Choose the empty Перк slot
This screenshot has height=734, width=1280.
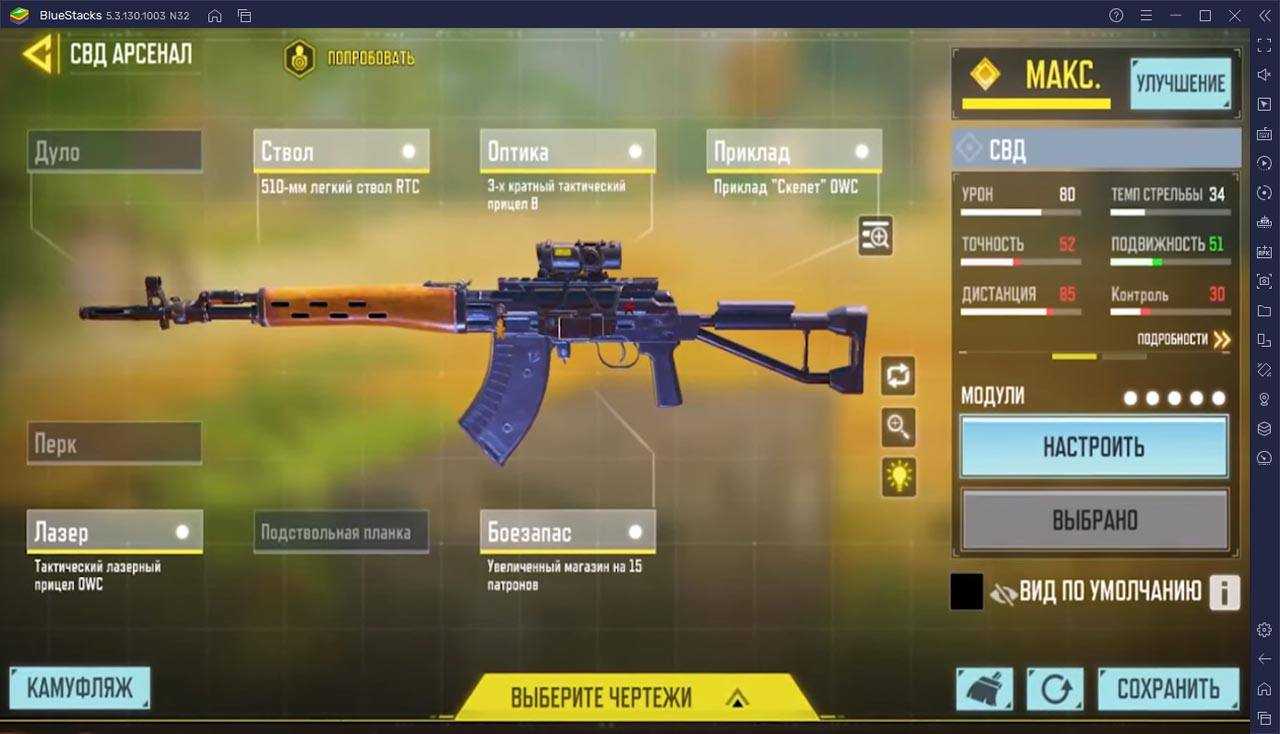point(114,443)
